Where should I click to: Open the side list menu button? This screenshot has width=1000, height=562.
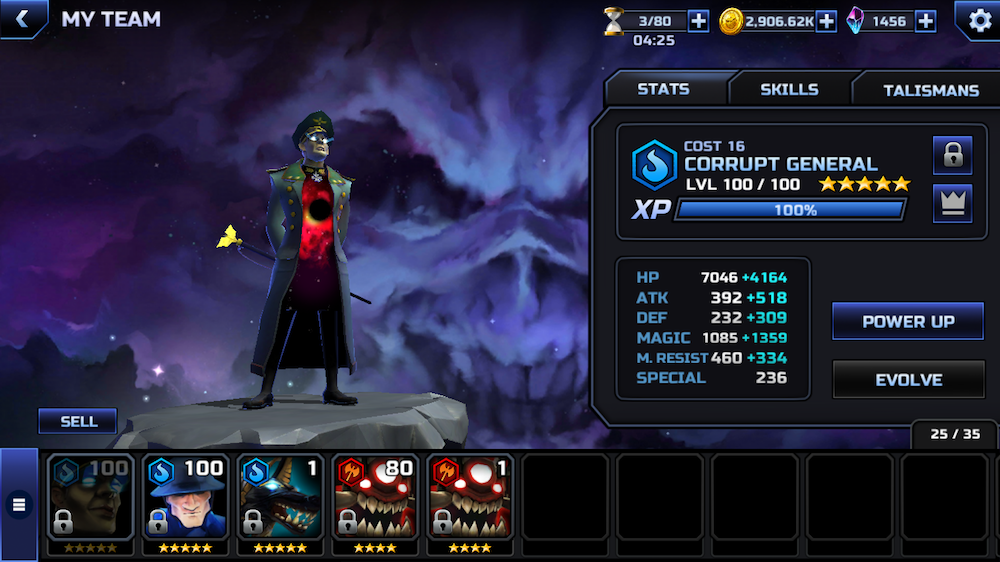click(x=18, y=505)
